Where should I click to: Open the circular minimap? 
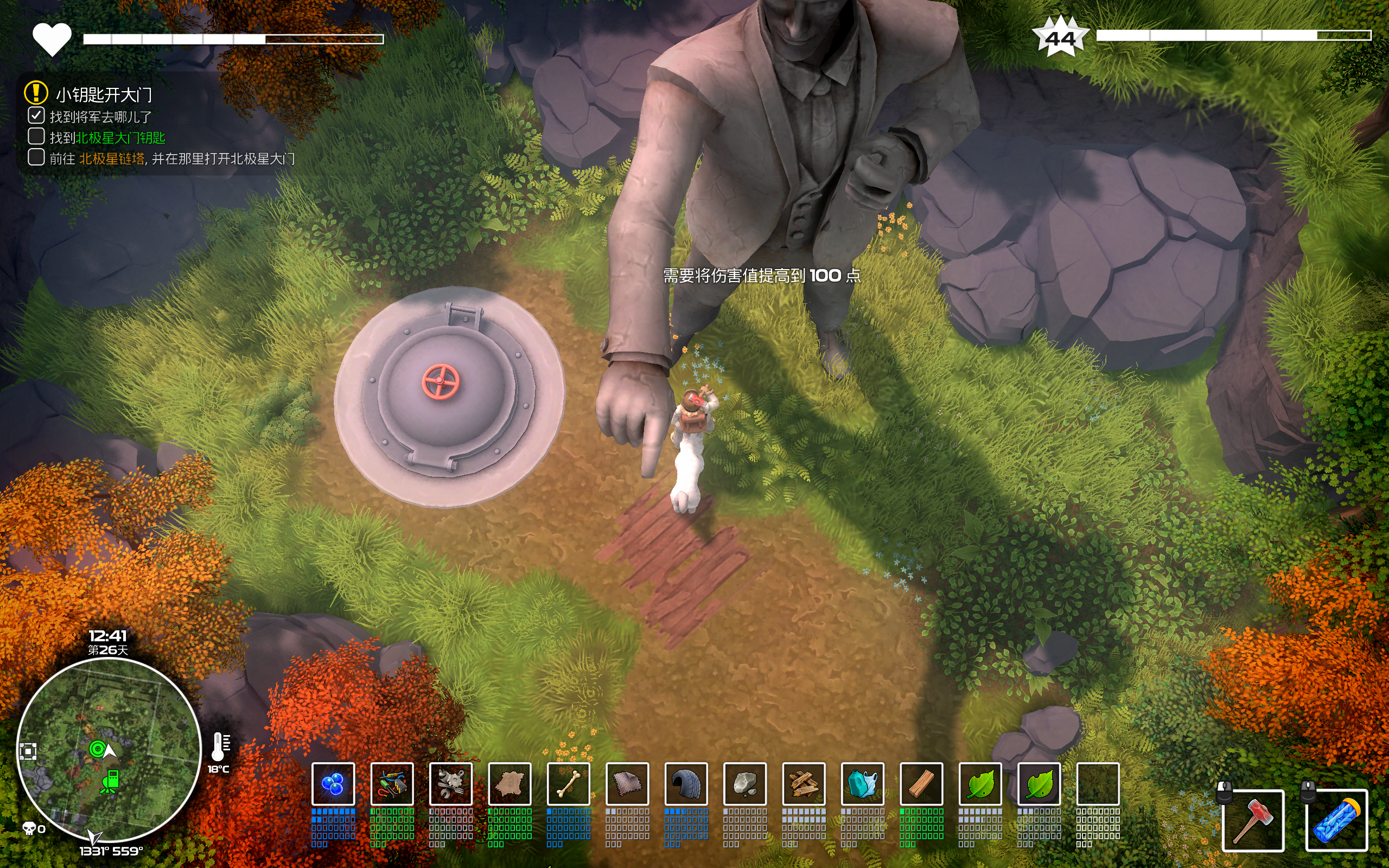[x=109, y=749]
